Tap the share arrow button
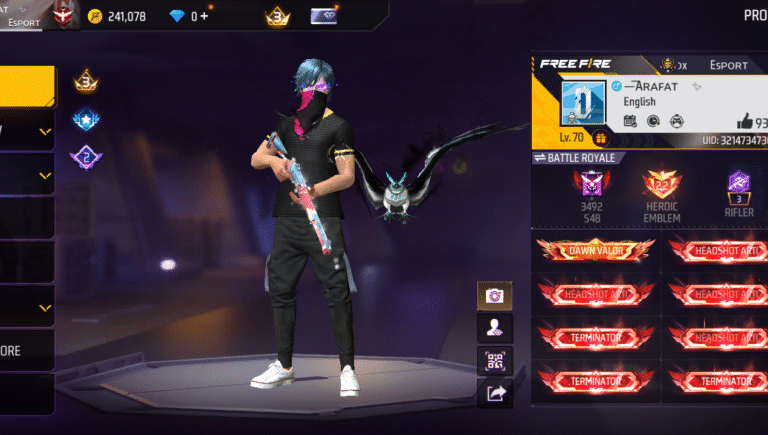Screen dimensions: 768x435 point(494,393)
